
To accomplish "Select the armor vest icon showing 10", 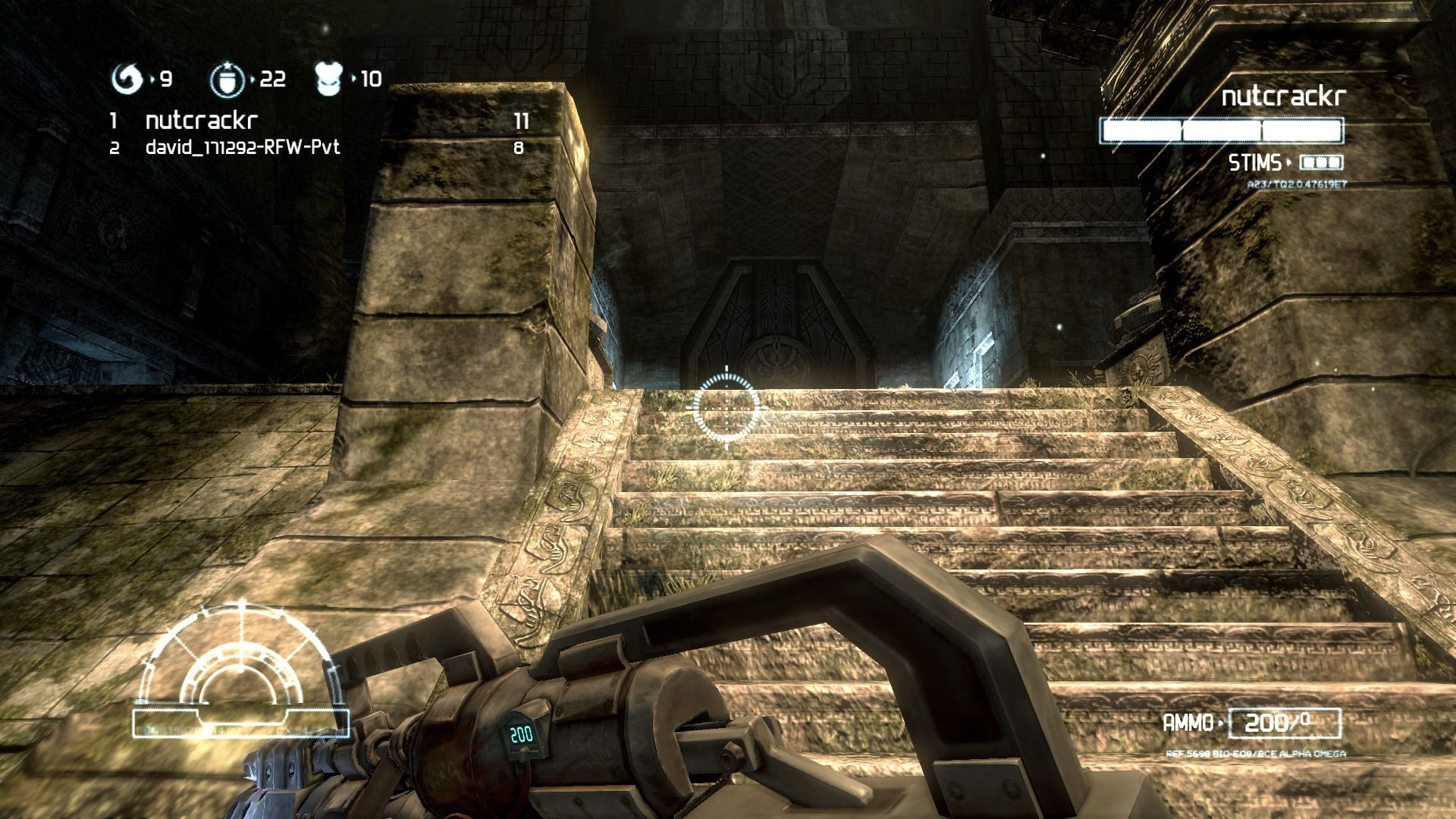I will 329,76.
